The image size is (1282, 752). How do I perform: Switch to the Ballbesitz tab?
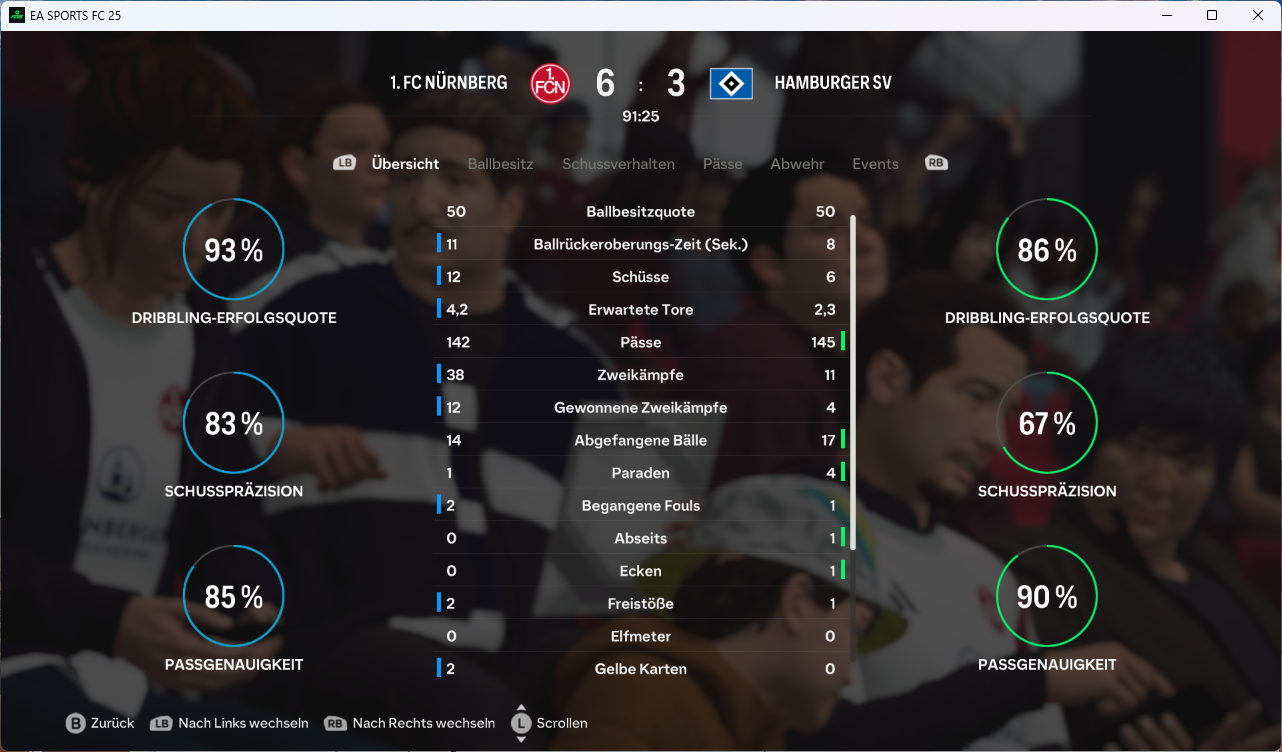(500, 164)
